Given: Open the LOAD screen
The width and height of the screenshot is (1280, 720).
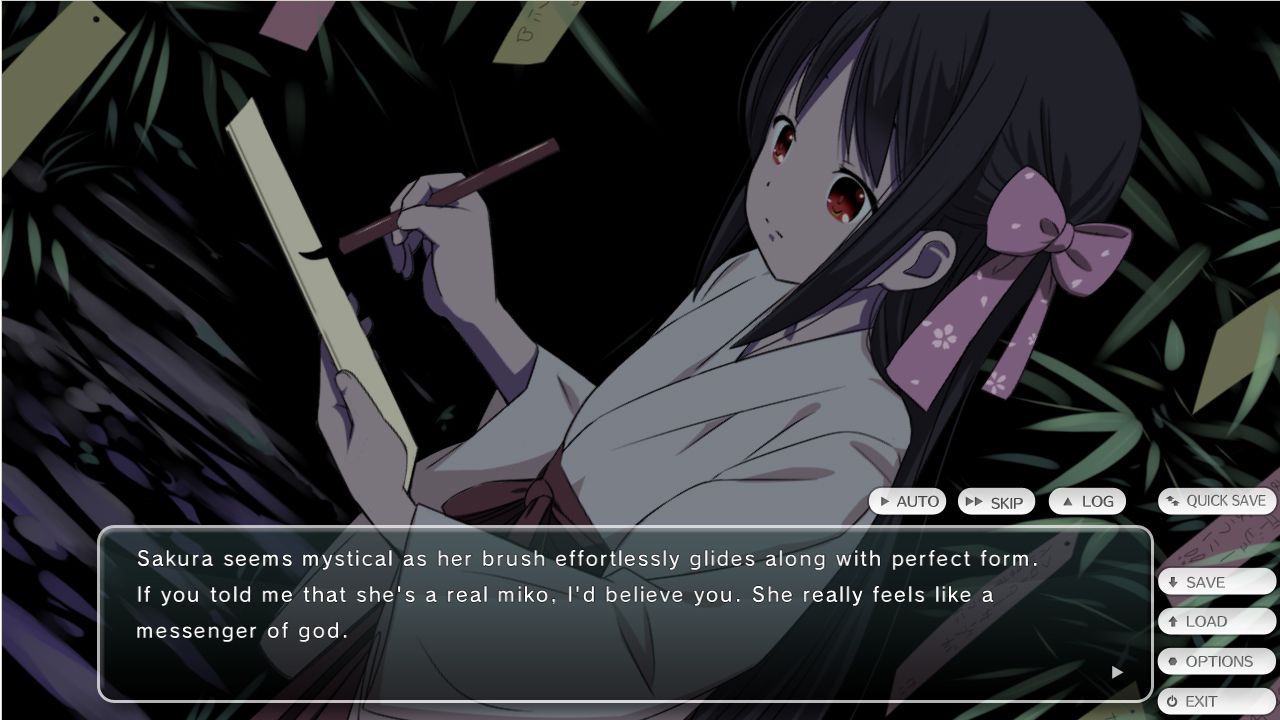Looking at the screenshot, I should coord(1215,621).
